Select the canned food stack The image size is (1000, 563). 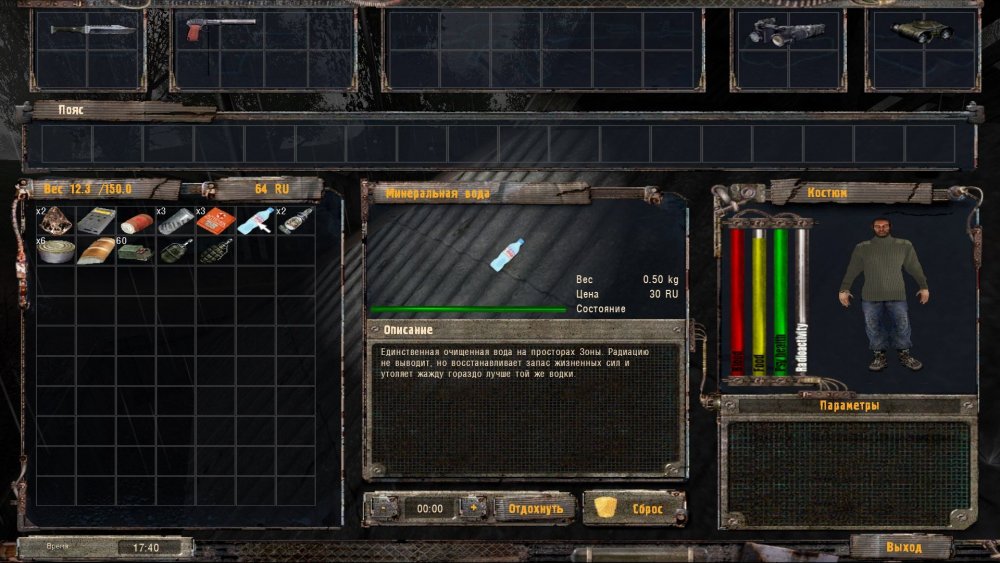coord(54,251)
